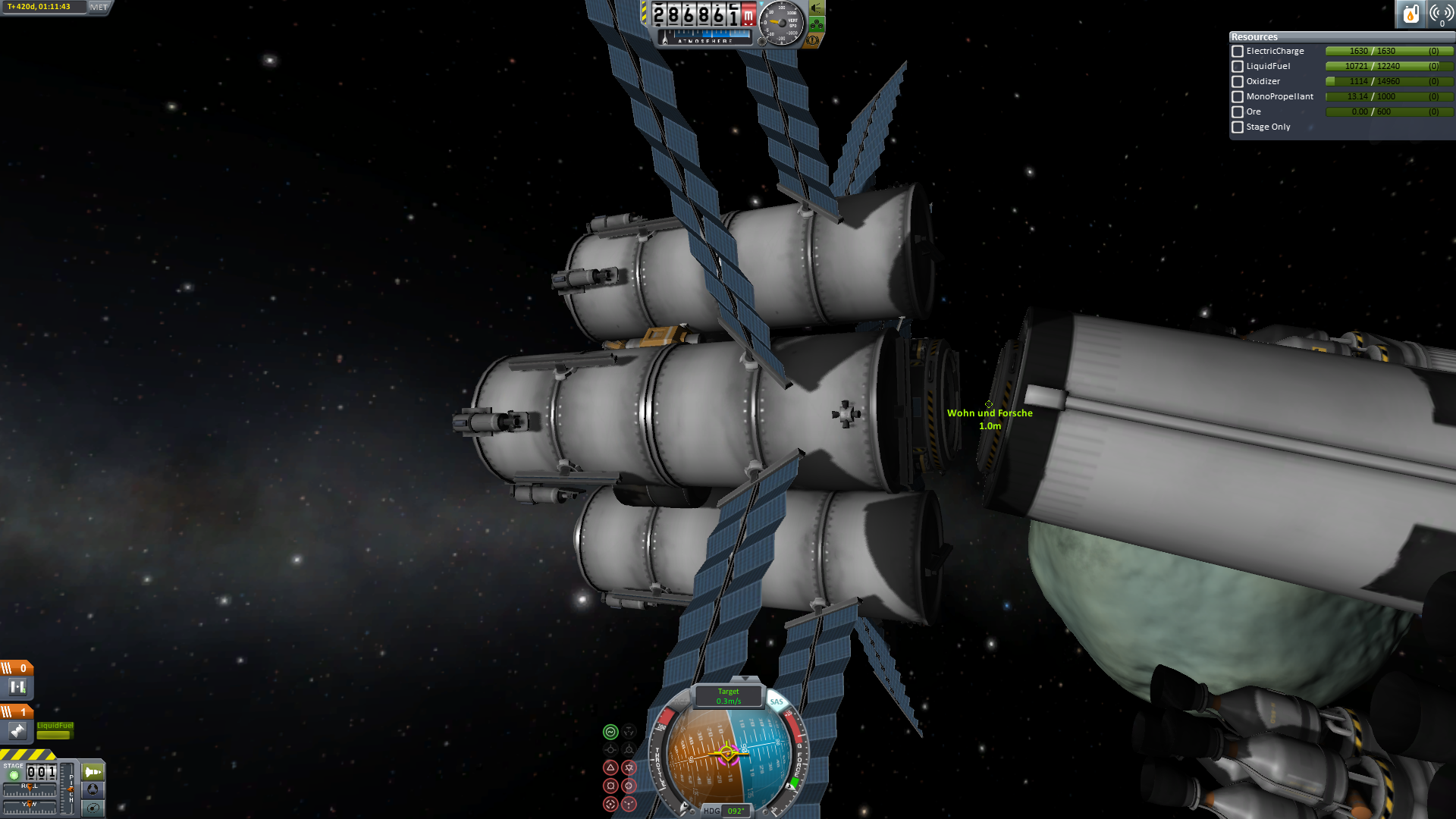Image resolution: width=1456 pixels, height=819 pixels.
Task: Collapse the navball with the top arrow
Action: coord(745,679)
